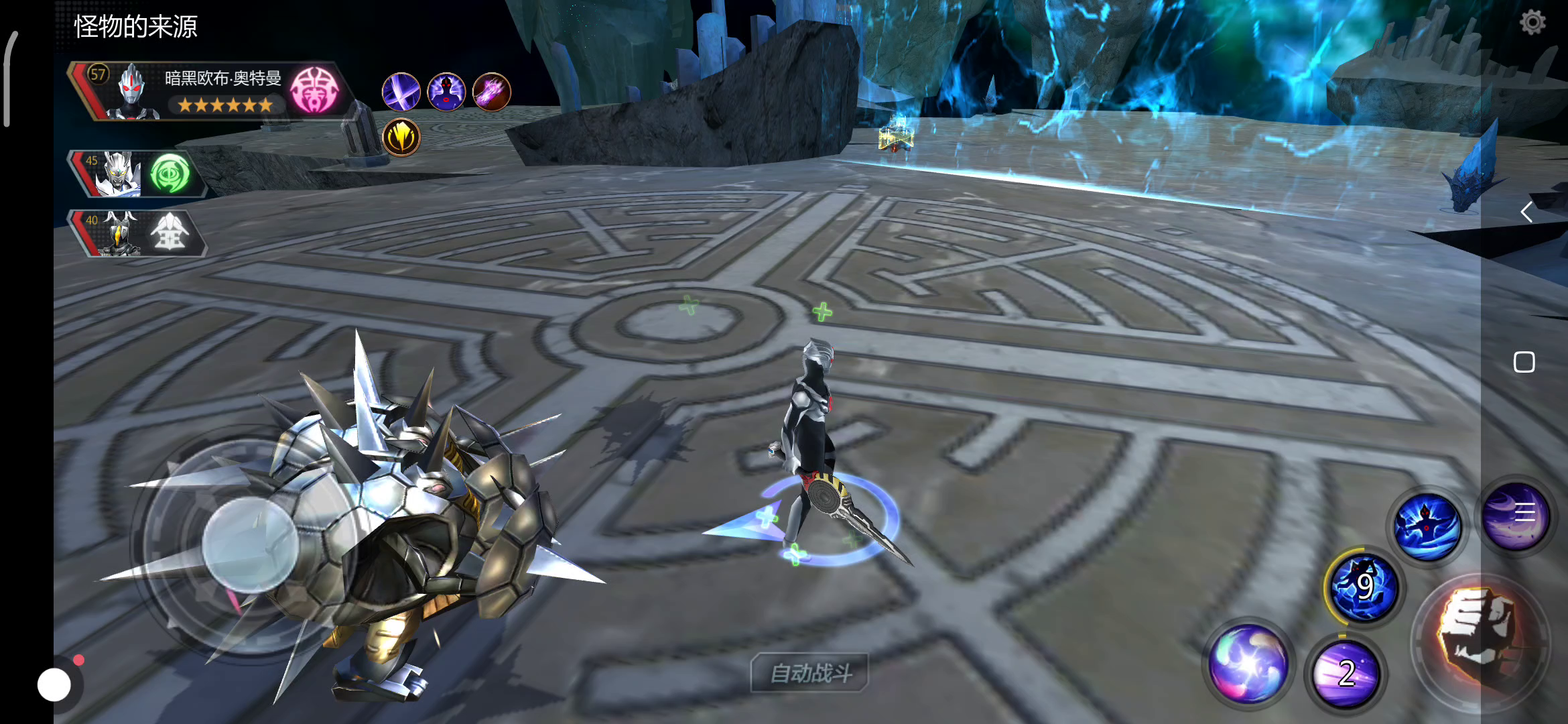Tap the Android home square button
Screen dimensions: 1568x724
pyautogui.click(x=1524, y=362)
